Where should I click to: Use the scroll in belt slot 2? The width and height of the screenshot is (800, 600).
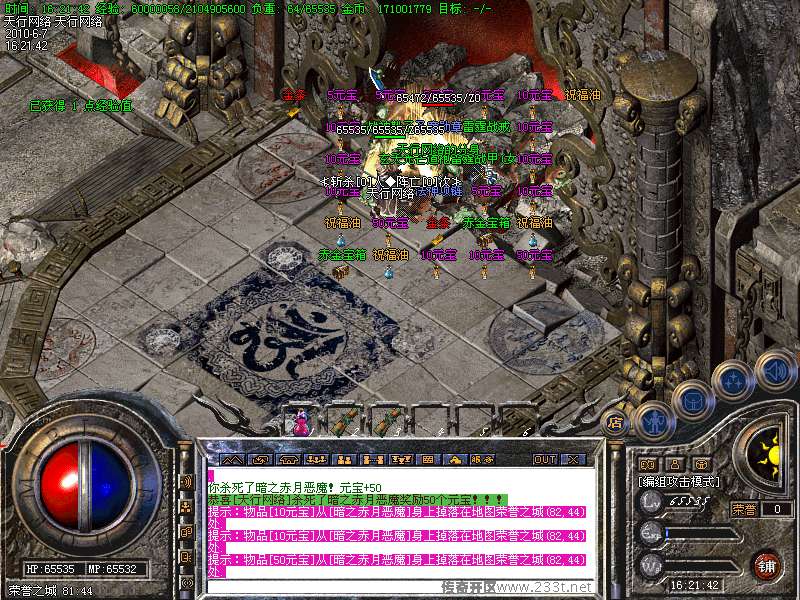point(347,422)
